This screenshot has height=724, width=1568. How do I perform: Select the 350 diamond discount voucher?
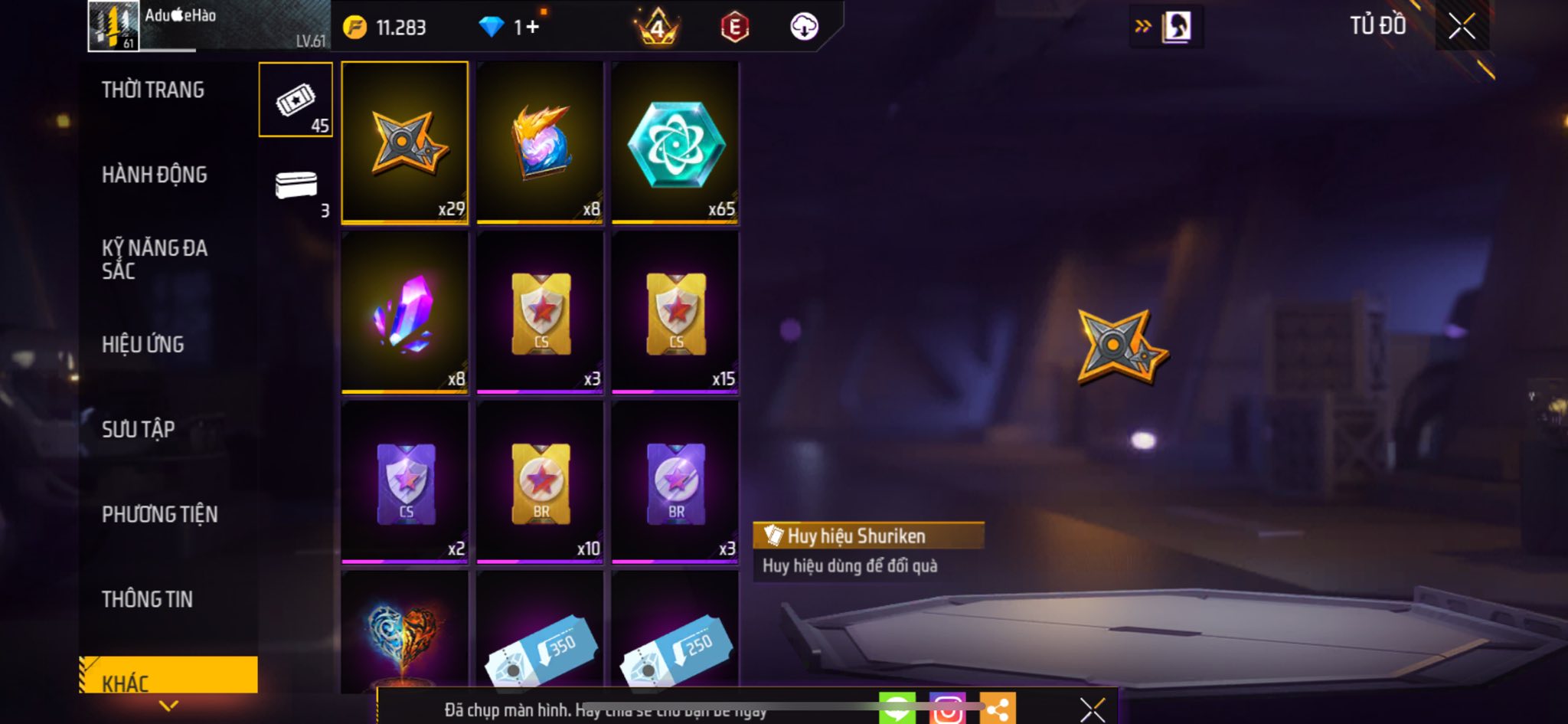pos(541,647)
